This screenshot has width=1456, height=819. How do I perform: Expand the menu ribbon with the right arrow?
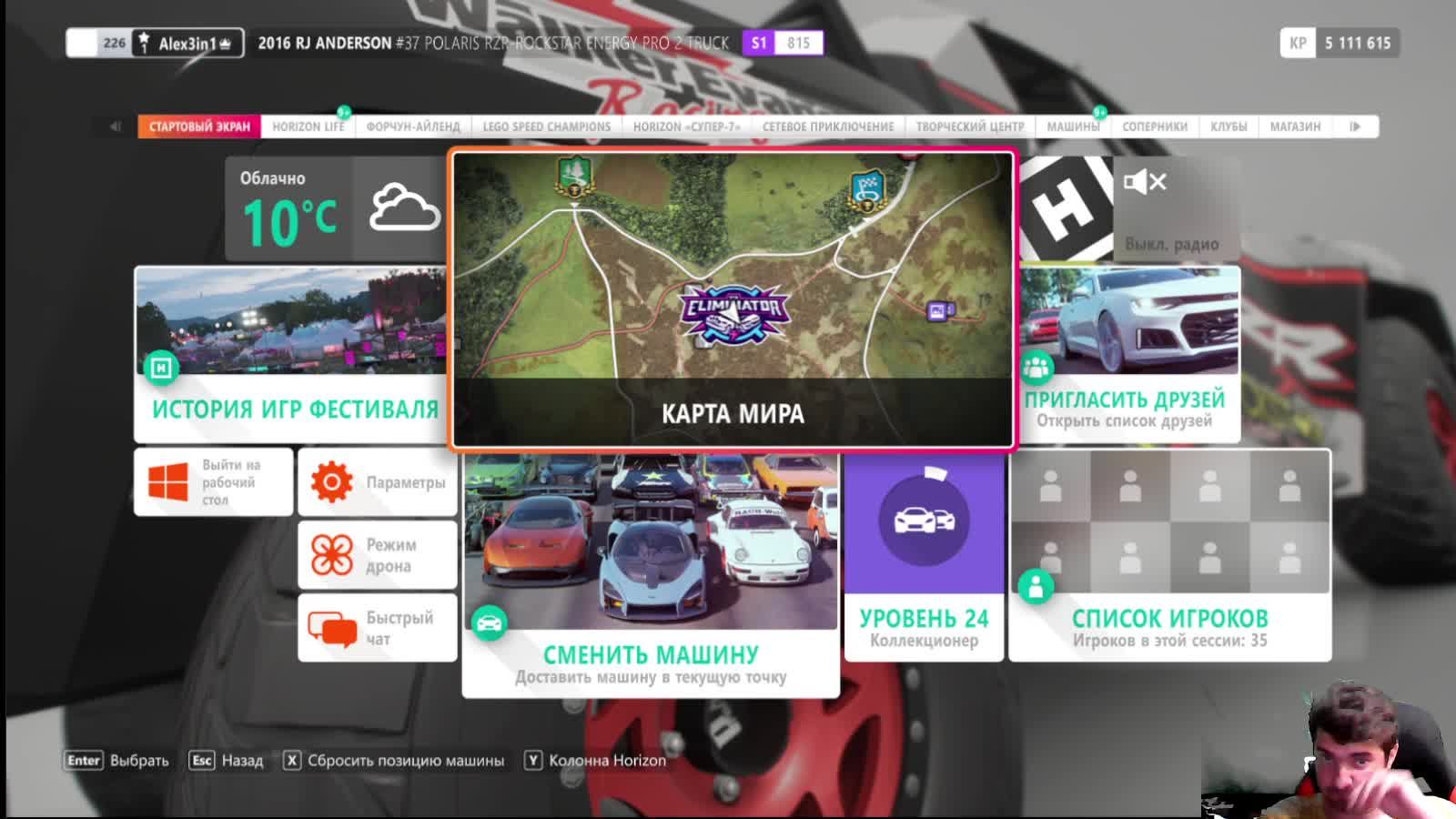(1357, 126)
